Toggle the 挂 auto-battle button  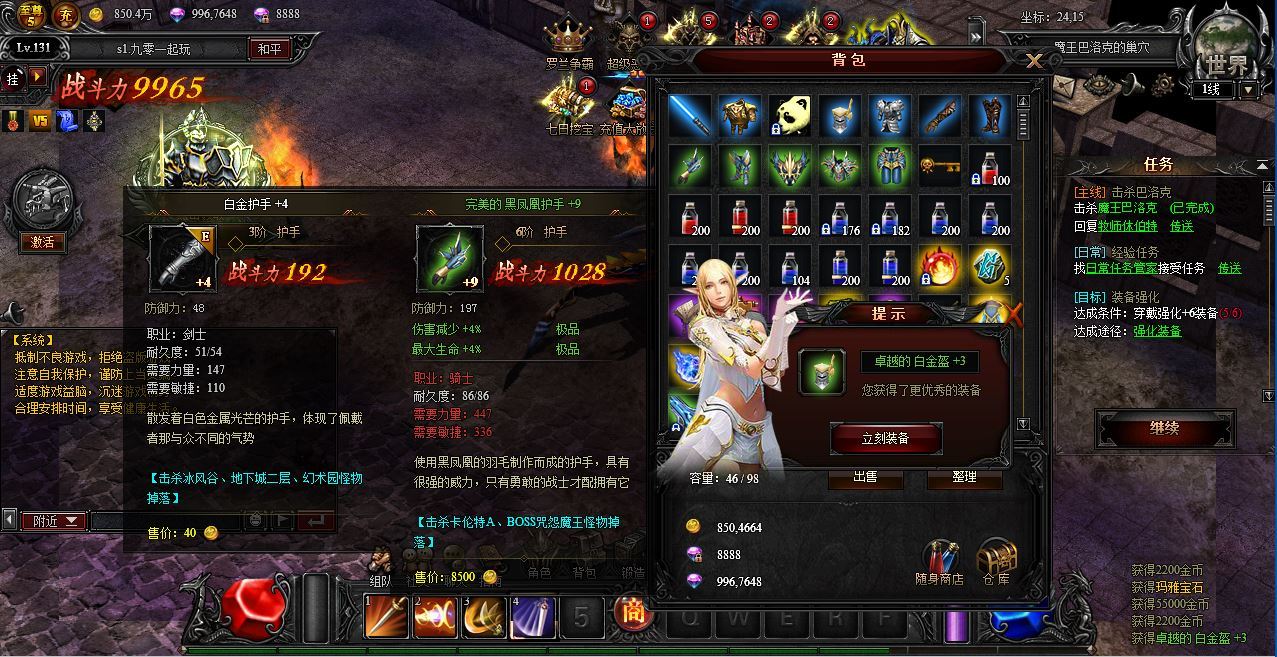[14, 76]
